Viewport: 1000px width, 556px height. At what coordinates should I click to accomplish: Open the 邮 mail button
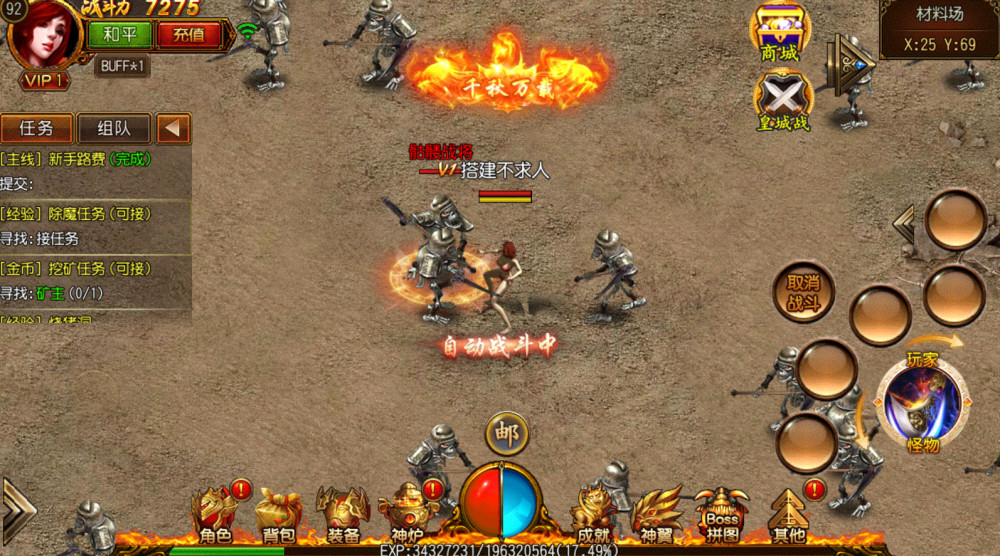coord(507,434)
